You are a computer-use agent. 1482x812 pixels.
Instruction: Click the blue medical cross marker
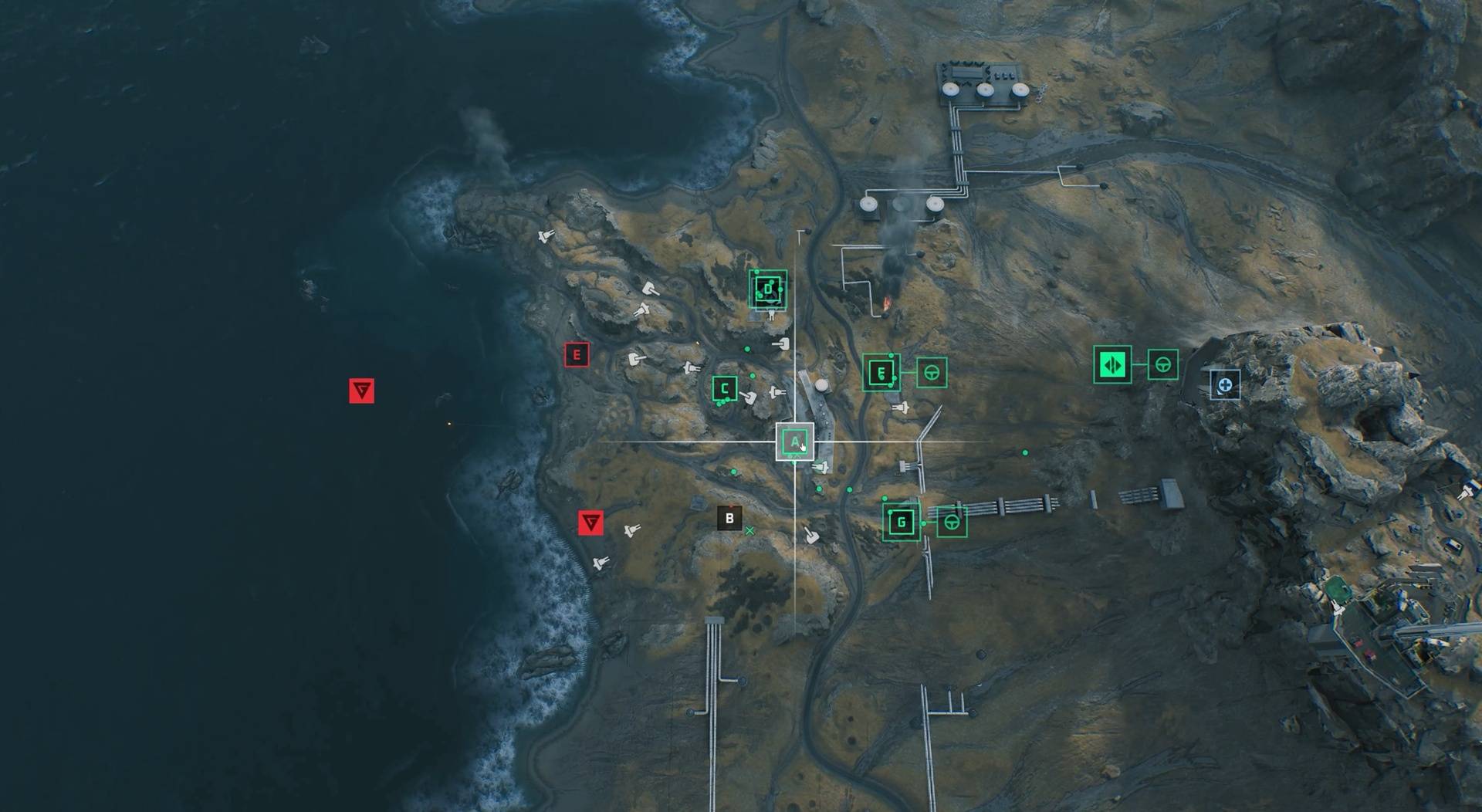(1225, 384)
